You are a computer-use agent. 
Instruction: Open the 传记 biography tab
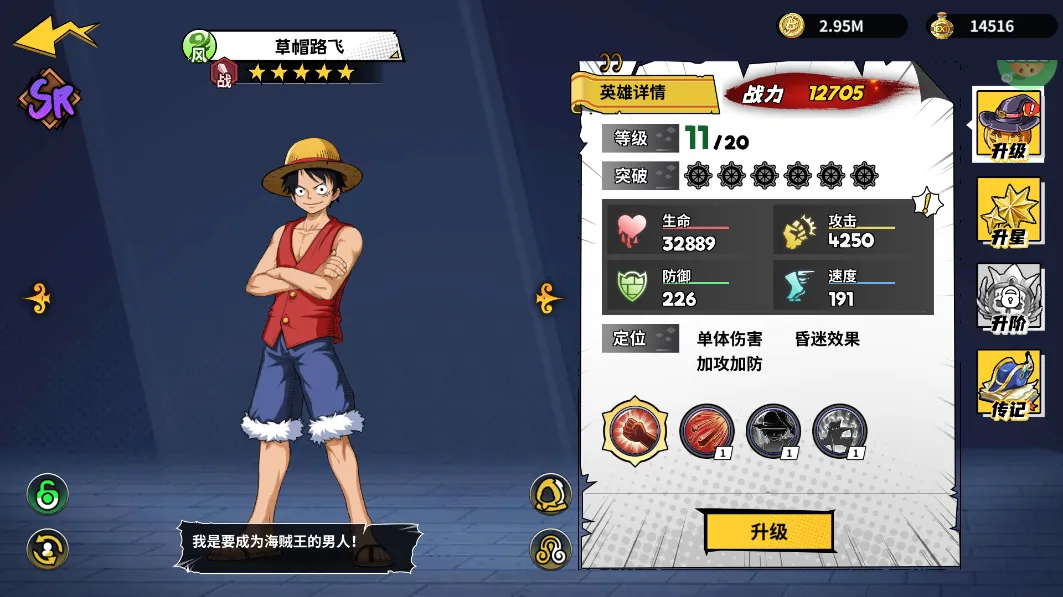[1008, 384]
